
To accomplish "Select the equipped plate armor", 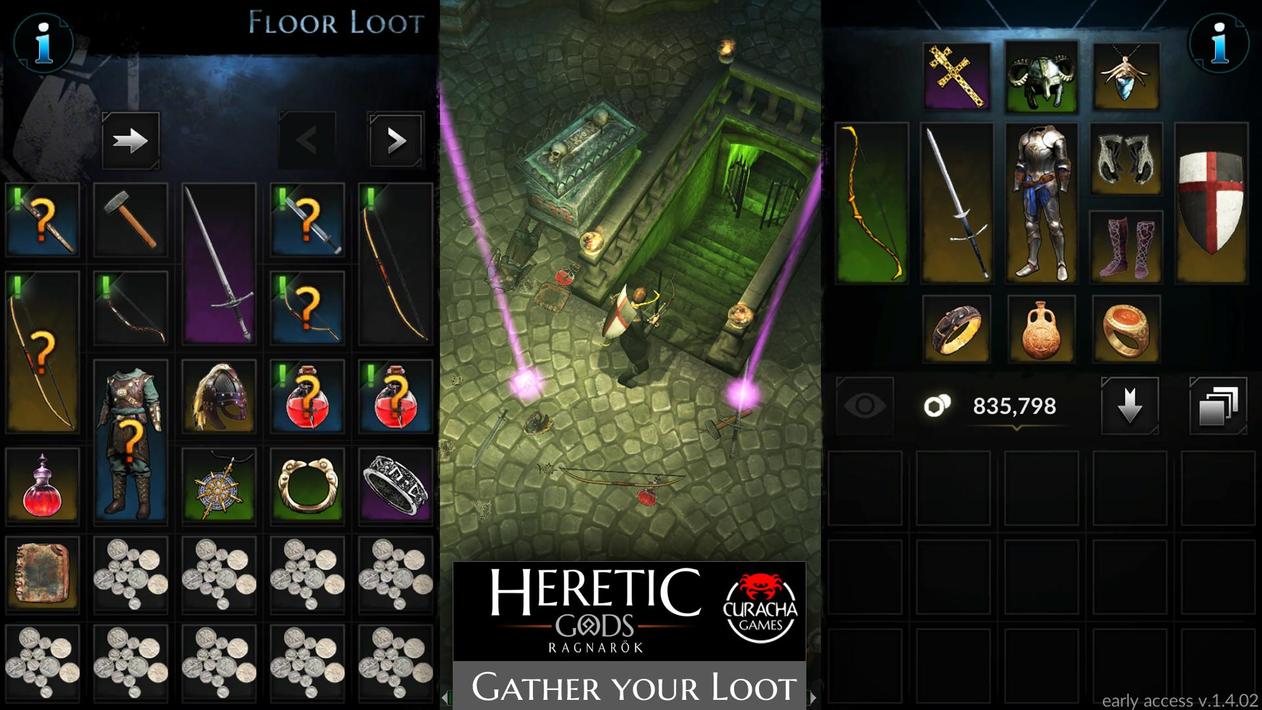I will pyautogui.click(x=1042, y=202).
